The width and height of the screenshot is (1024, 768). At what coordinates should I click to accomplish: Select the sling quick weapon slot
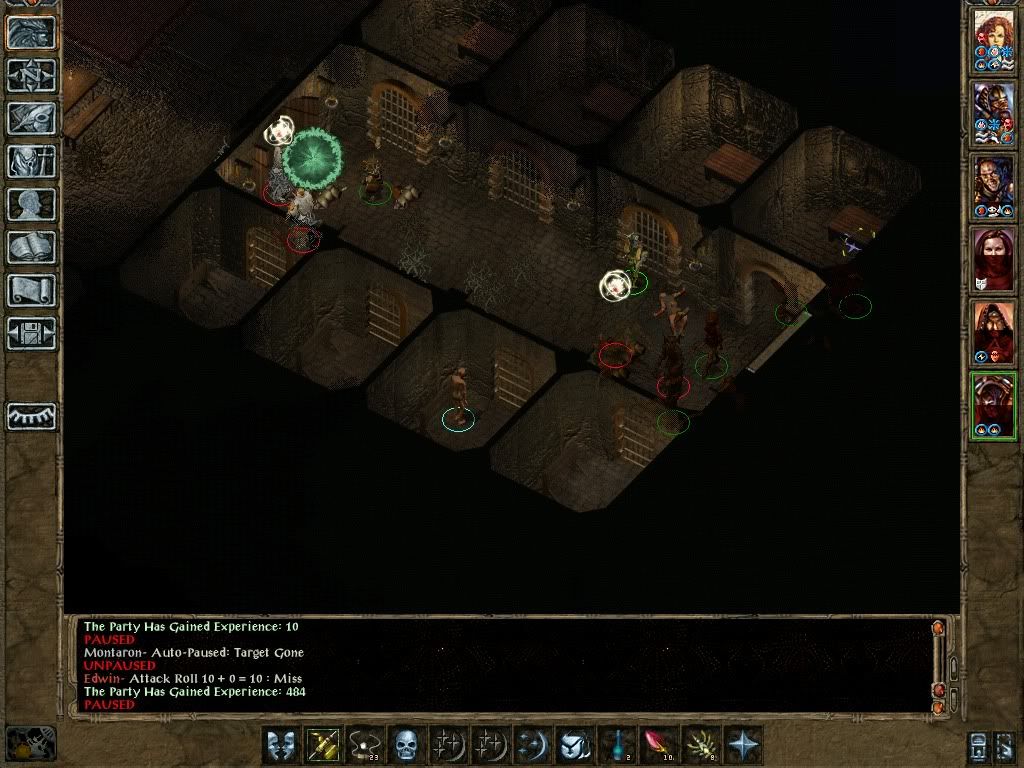(x=364, y=745)
